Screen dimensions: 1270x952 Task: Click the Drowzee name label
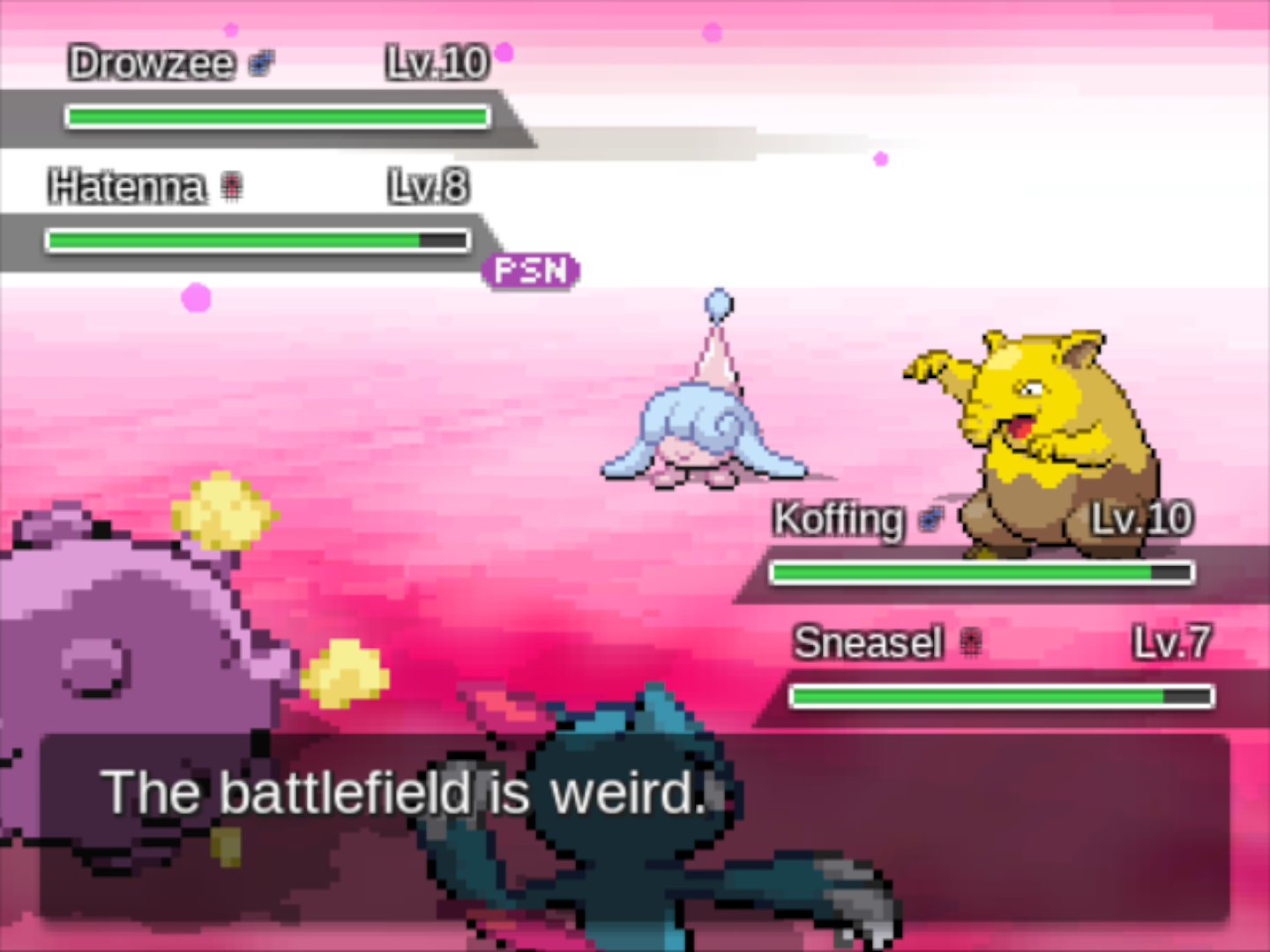[153, 62]
